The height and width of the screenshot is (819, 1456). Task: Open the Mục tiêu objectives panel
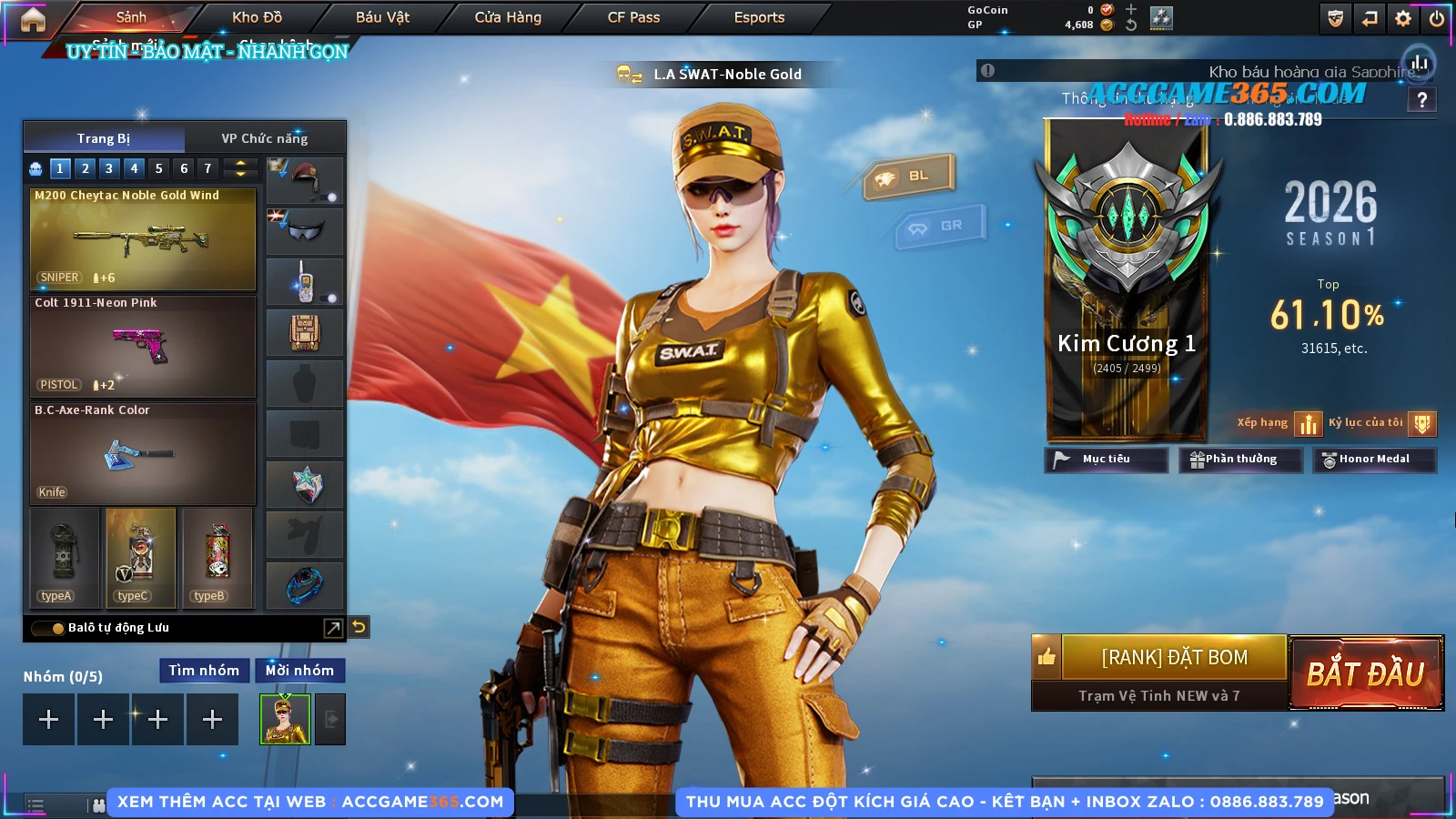pos(1106,460)
